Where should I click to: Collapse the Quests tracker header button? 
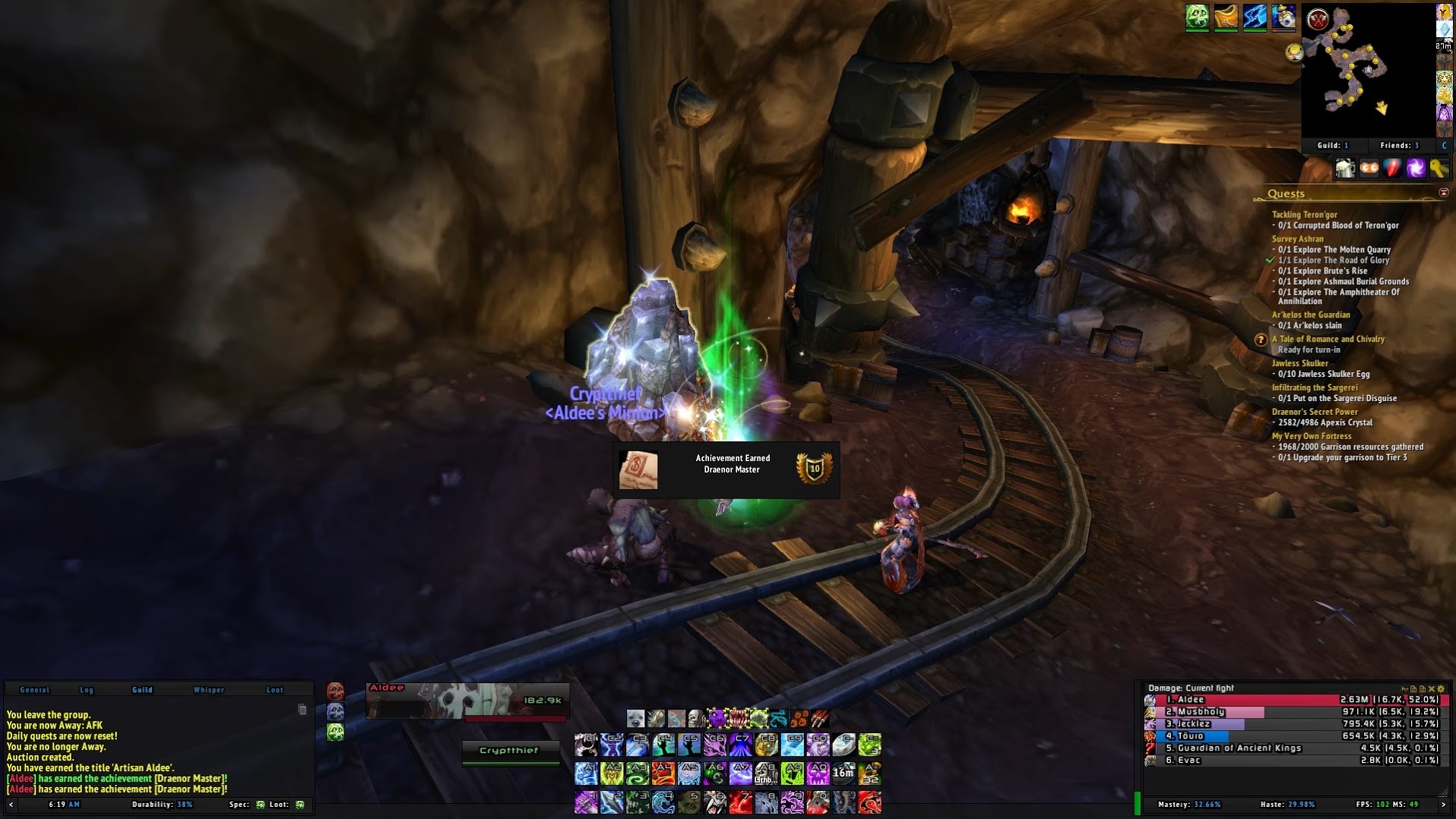coord(1443,193)
